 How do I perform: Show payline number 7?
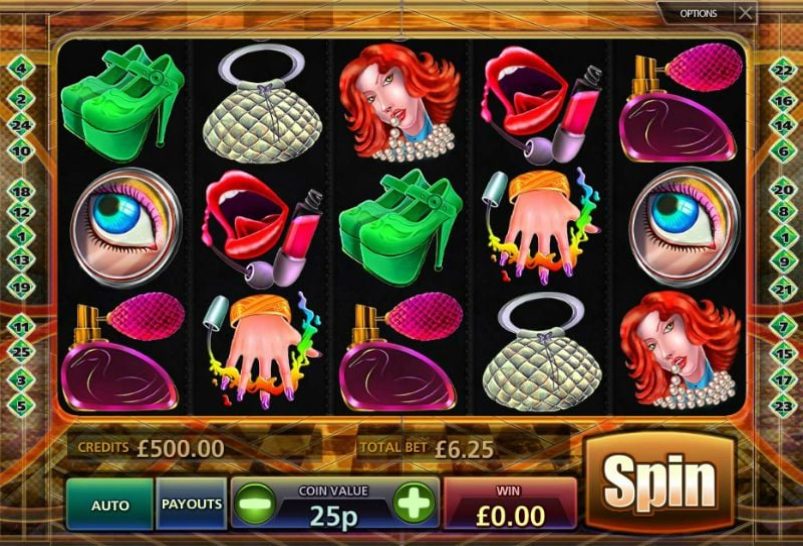coord(783,327)
